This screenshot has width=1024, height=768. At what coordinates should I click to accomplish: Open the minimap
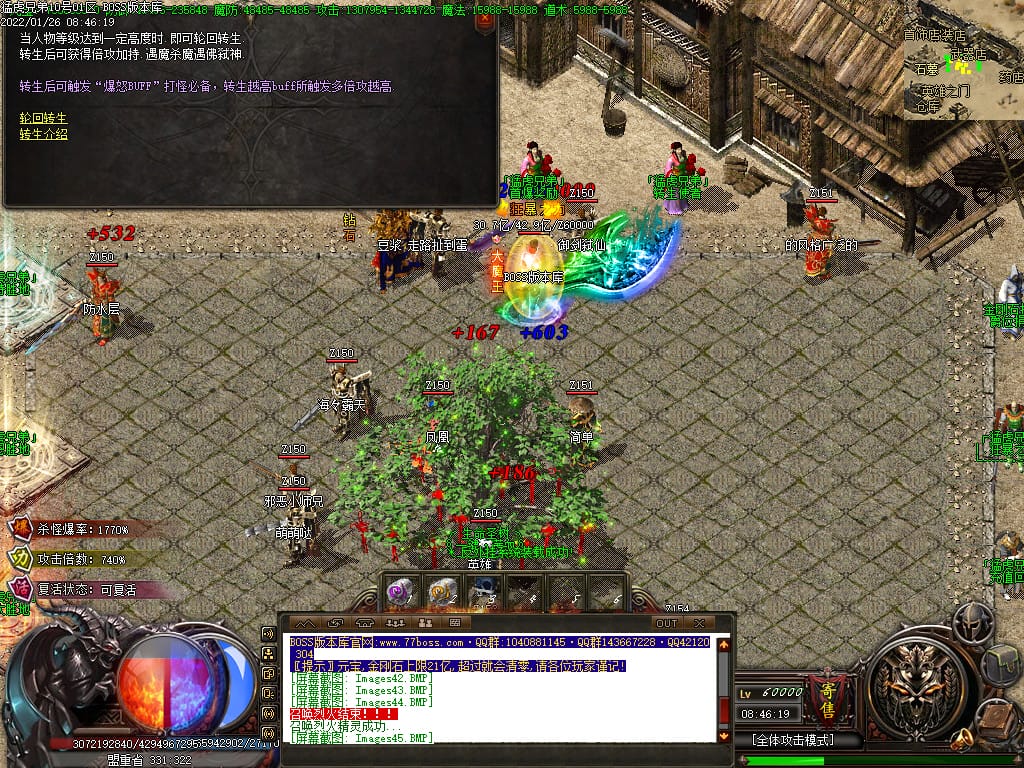click(963, 60)
